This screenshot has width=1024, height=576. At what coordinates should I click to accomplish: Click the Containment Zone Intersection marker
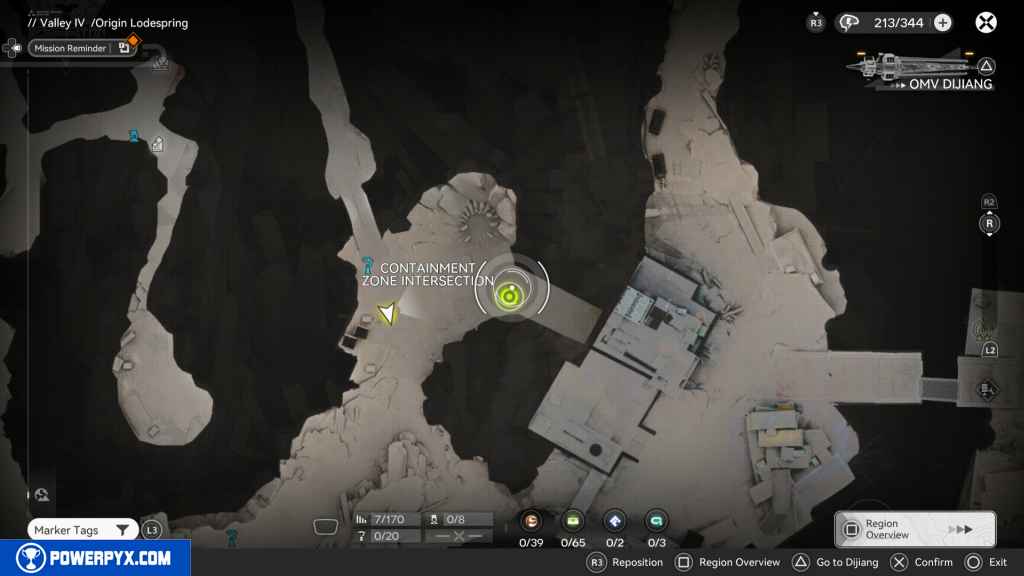[369, 267]
